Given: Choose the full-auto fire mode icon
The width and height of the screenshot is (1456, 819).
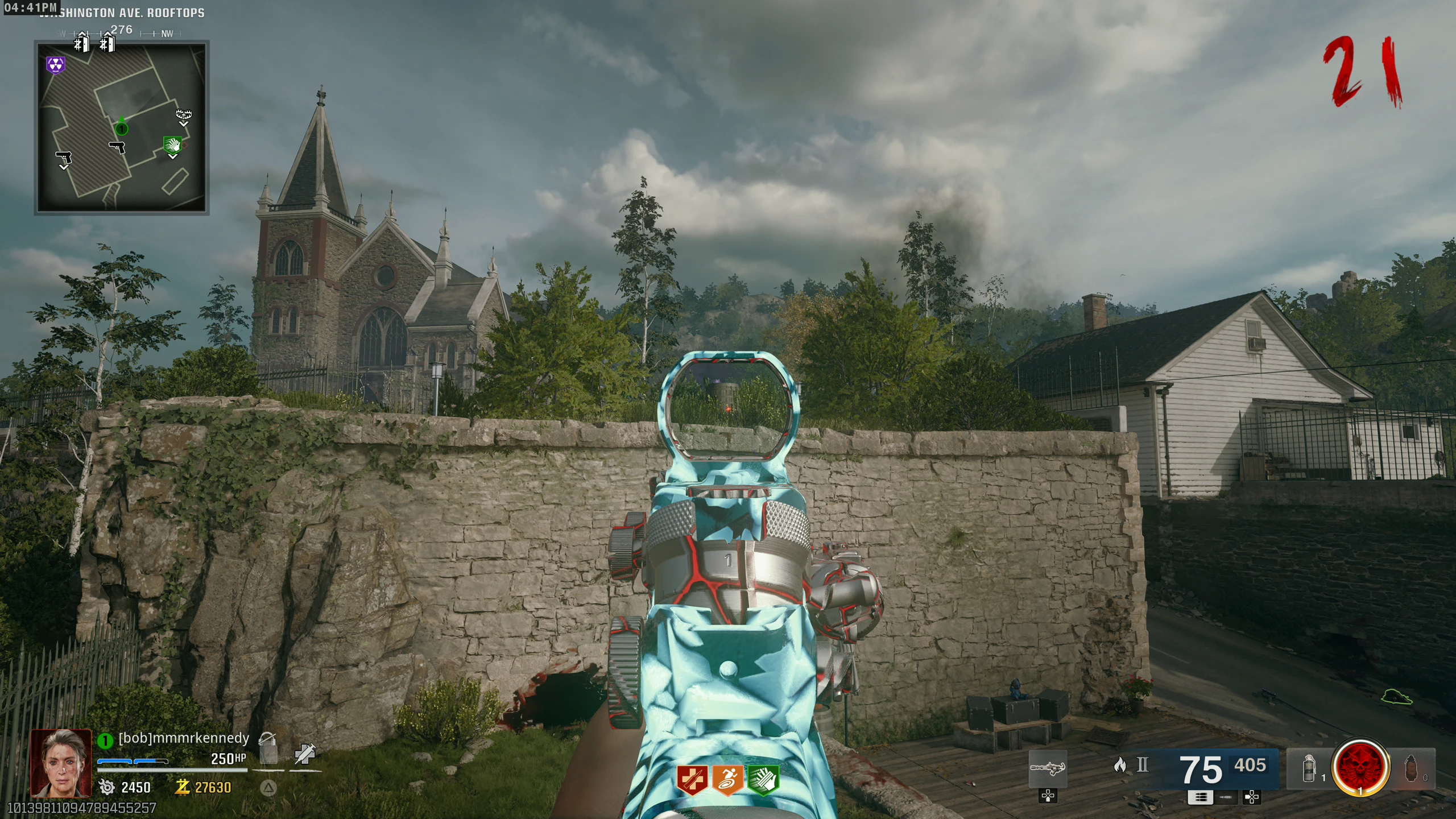Looking at the screenshot, I should (1201, 797).
